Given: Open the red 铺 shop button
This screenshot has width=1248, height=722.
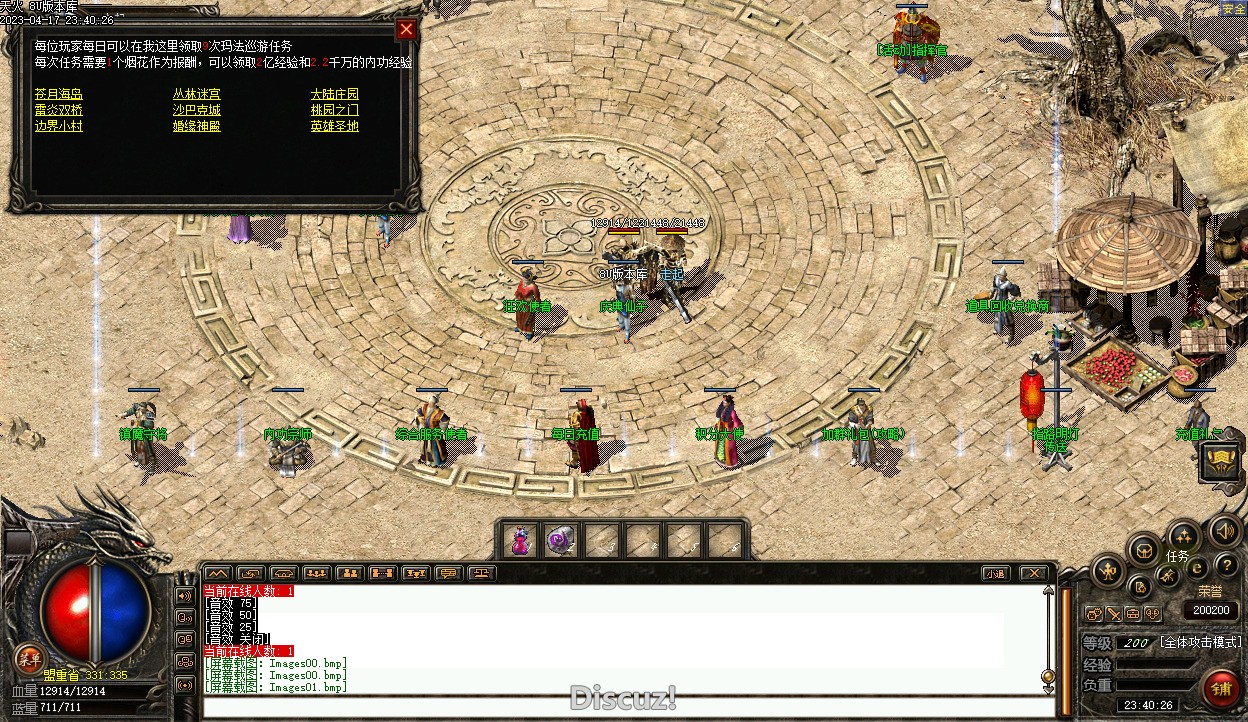Looking at the screenshot, I should point(1221,690).
